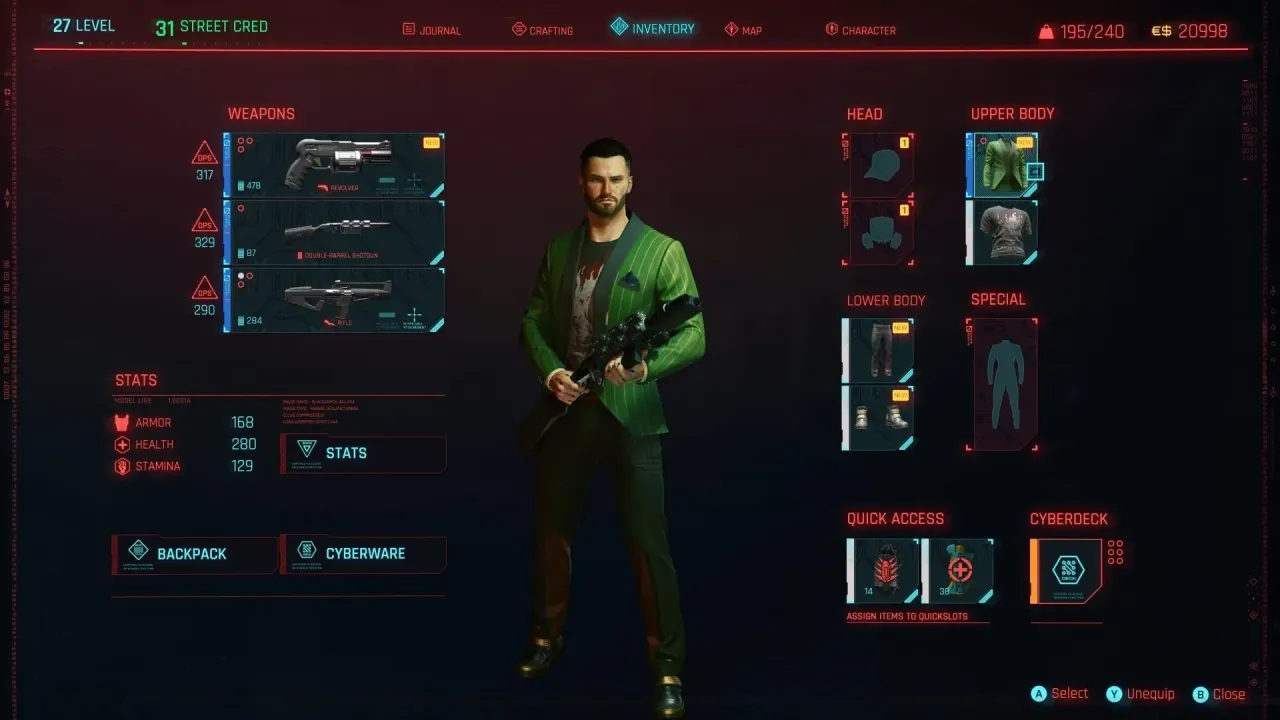Open the Backpack
The height and width of the screenshot is (720, 1280).
pos(193,554)
